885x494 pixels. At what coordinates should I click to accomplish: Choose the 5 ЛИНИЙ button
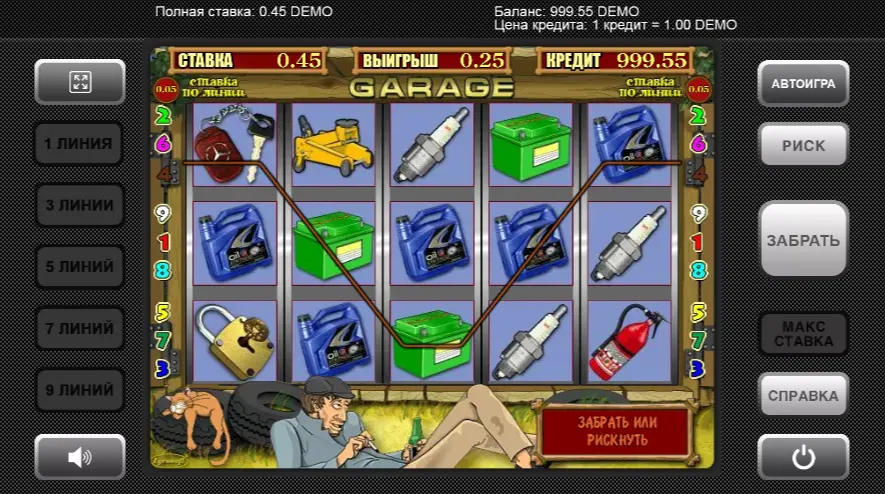point(79,267)
